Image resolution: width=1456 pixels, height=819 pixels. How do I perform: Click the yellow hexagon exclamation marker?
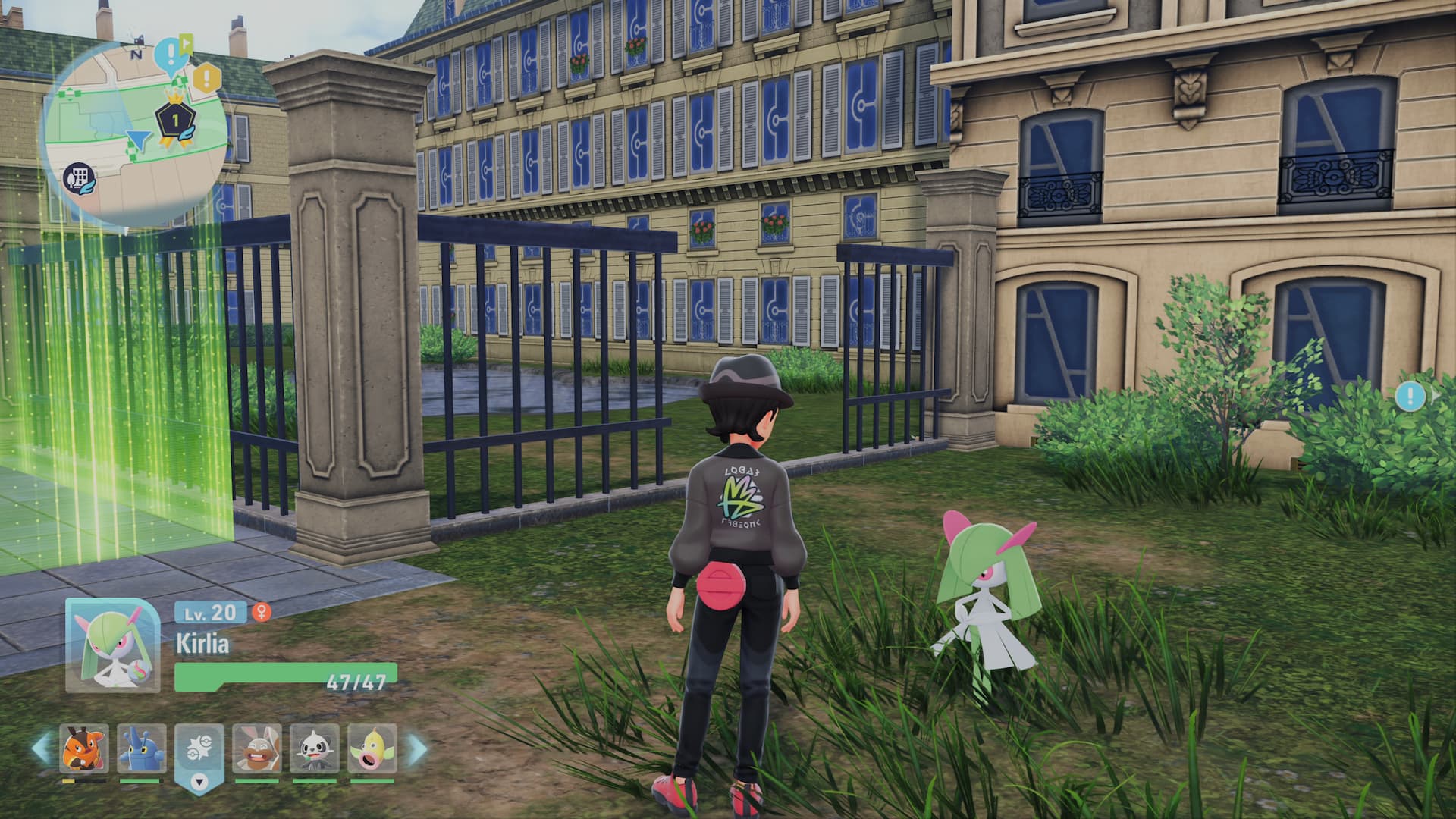click(x=206, y=77)
